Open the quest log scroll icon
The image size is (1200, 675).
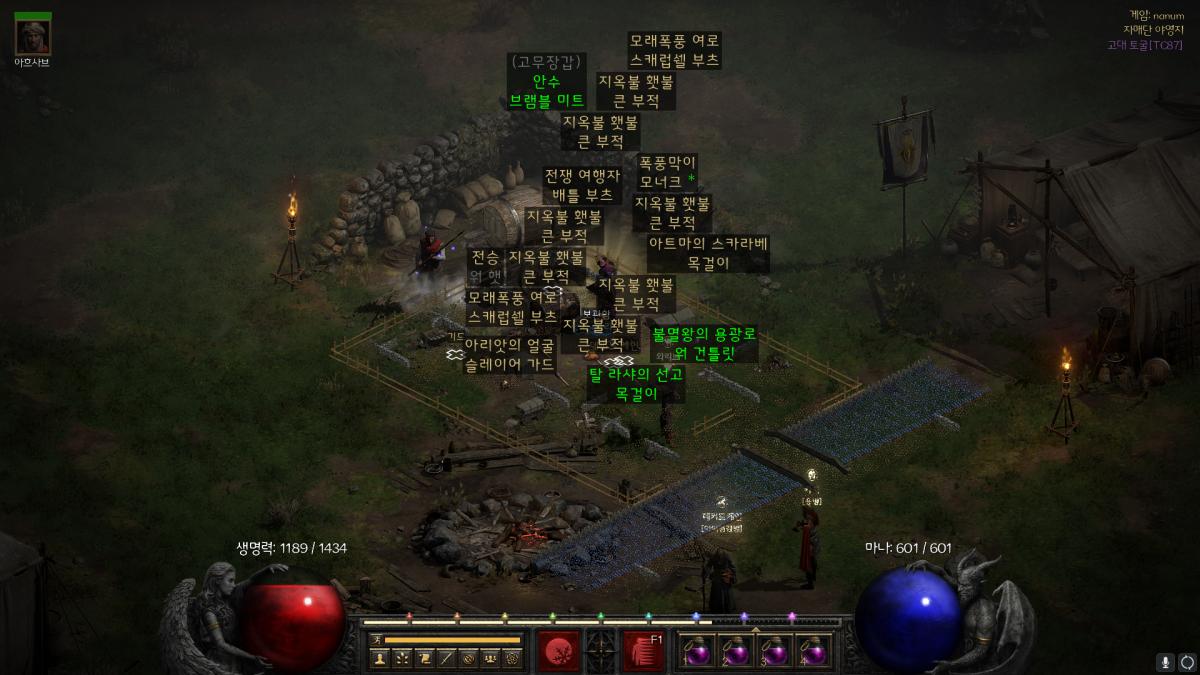[x=423, y=658]
